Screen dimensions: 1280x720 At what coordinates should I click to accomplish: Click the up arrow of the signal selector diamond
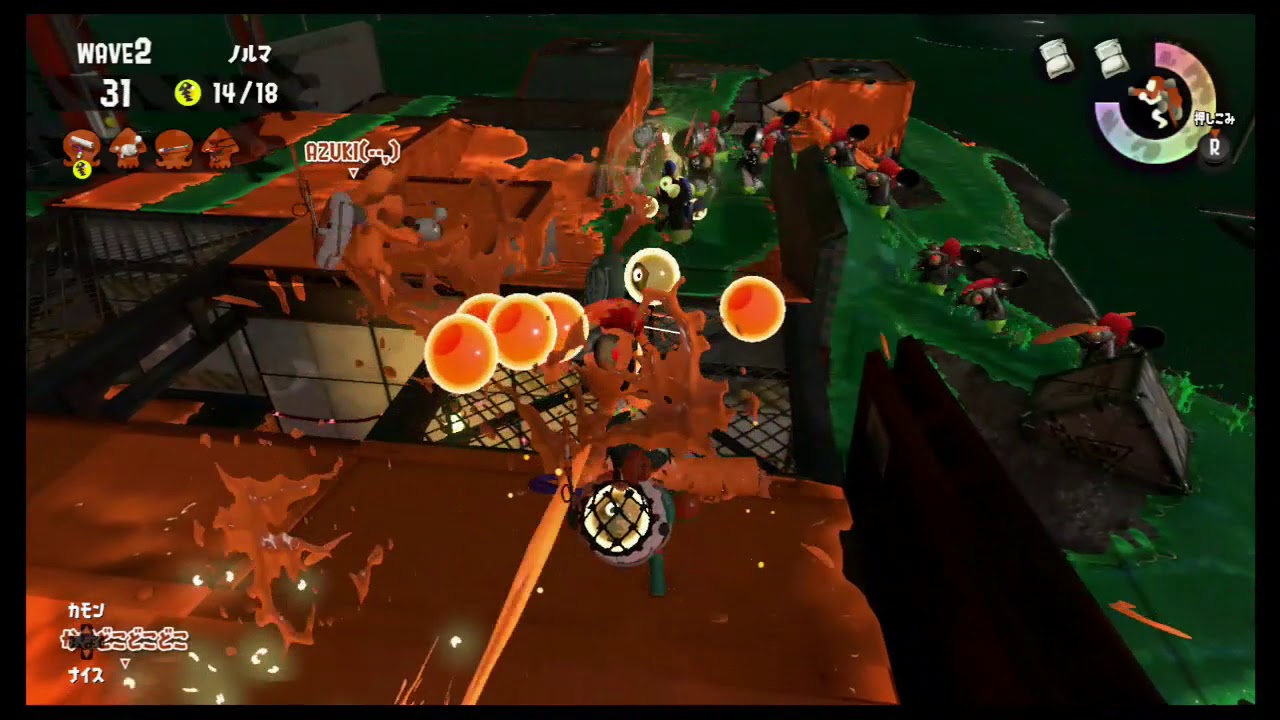(85, 628)
